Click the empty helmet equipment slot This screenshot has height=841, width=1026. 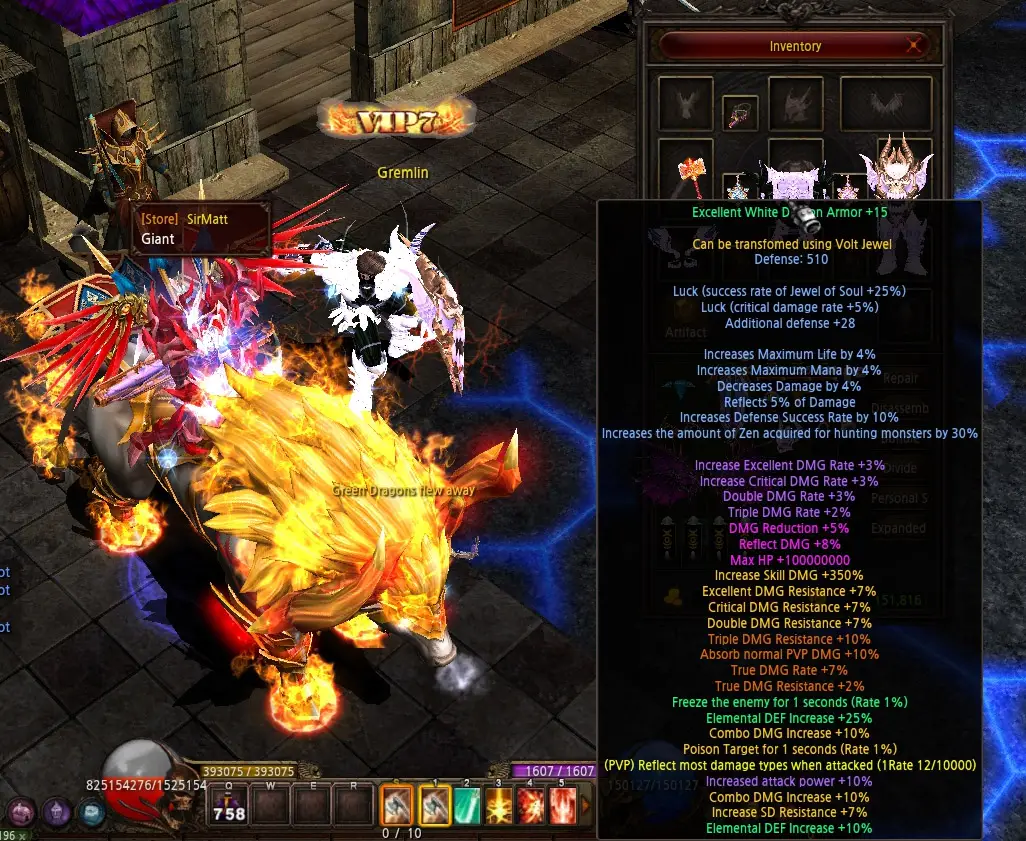(x=795, y=103)
